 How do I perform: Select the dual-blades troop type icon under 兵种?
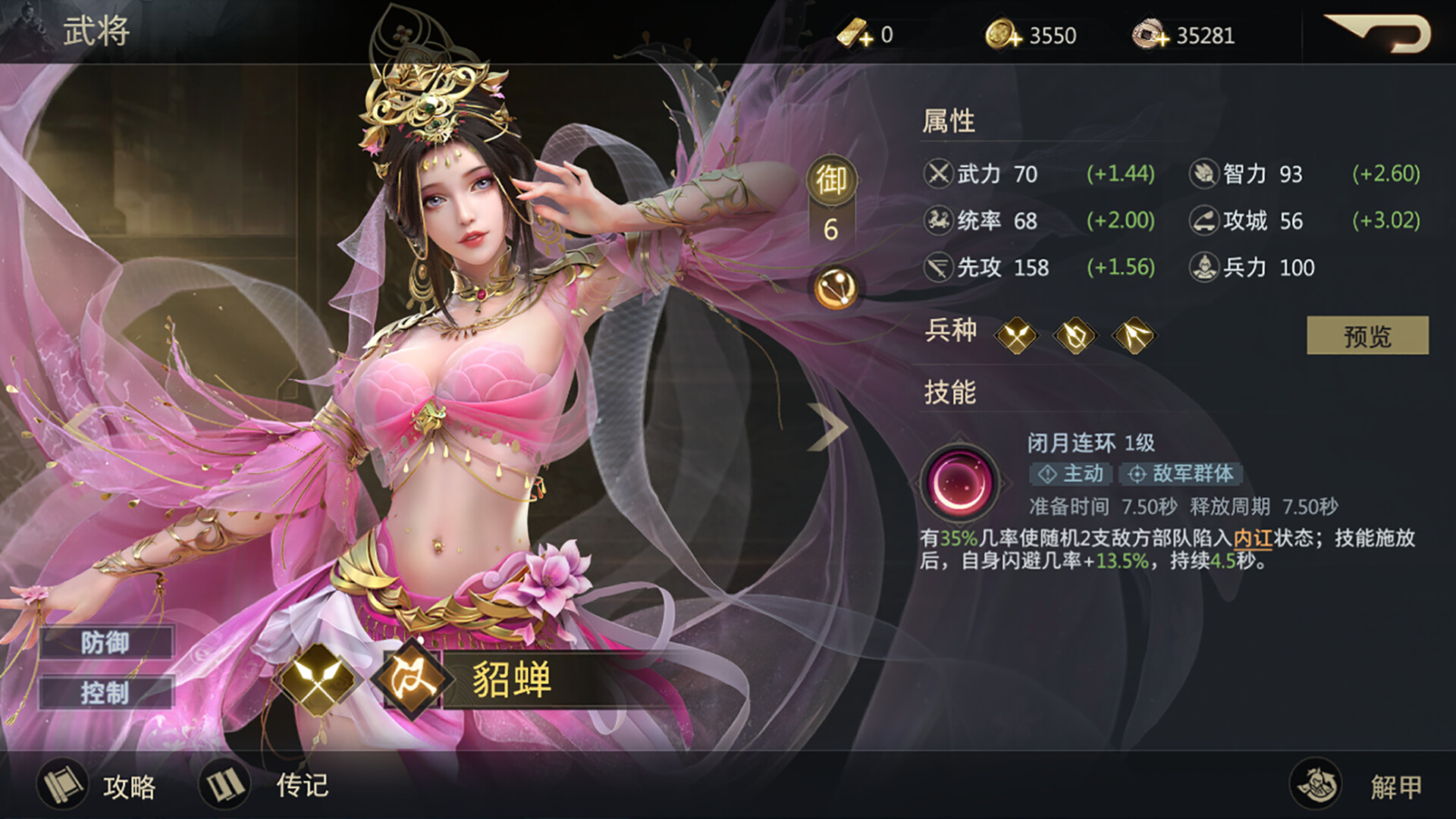1018,335
